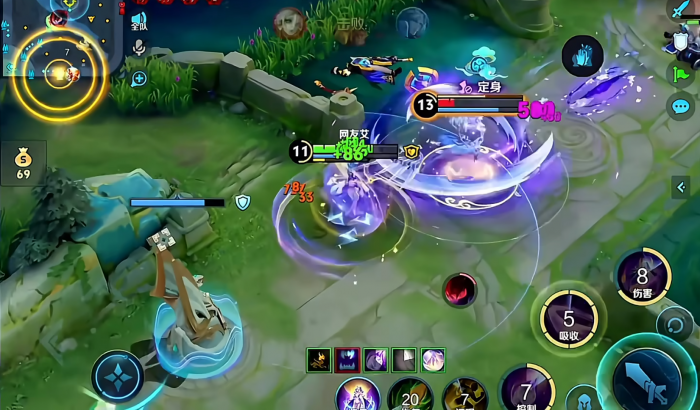Image resolution: width=700 pixels, height=410 pixels.
Task: Tap the sword icon in the top-right corner
Action: (681, 10)
